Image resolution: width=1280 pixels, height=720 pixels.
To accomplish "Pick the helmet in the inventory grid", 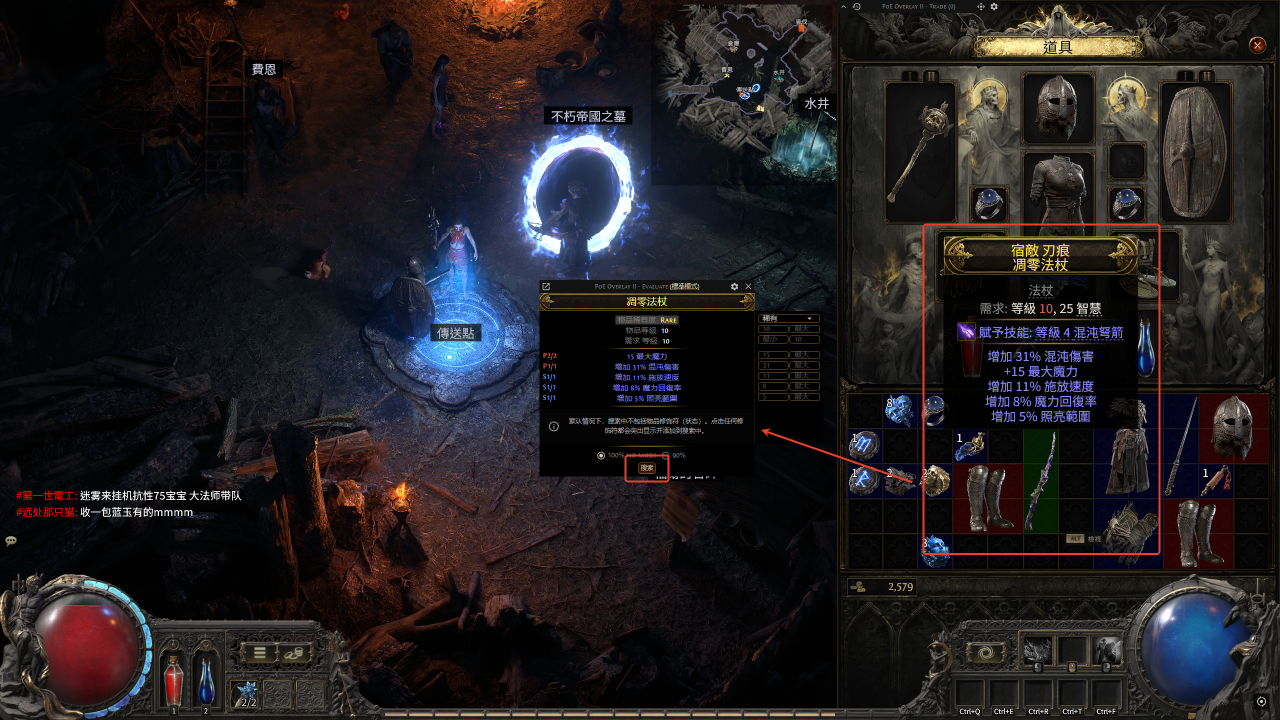I will [1230, 427].
